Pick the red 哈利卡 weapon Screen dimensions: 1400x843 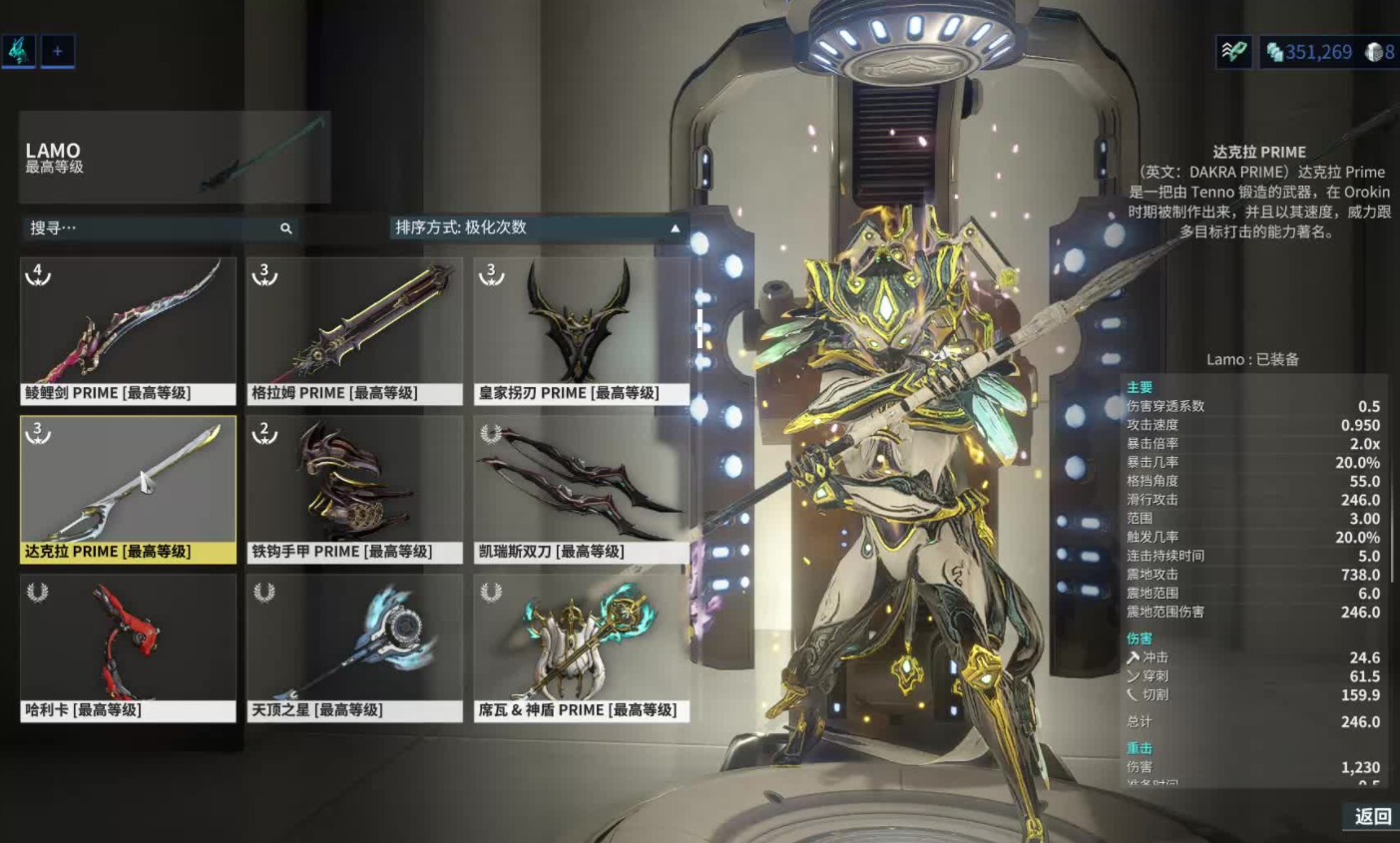coord(128,647)
